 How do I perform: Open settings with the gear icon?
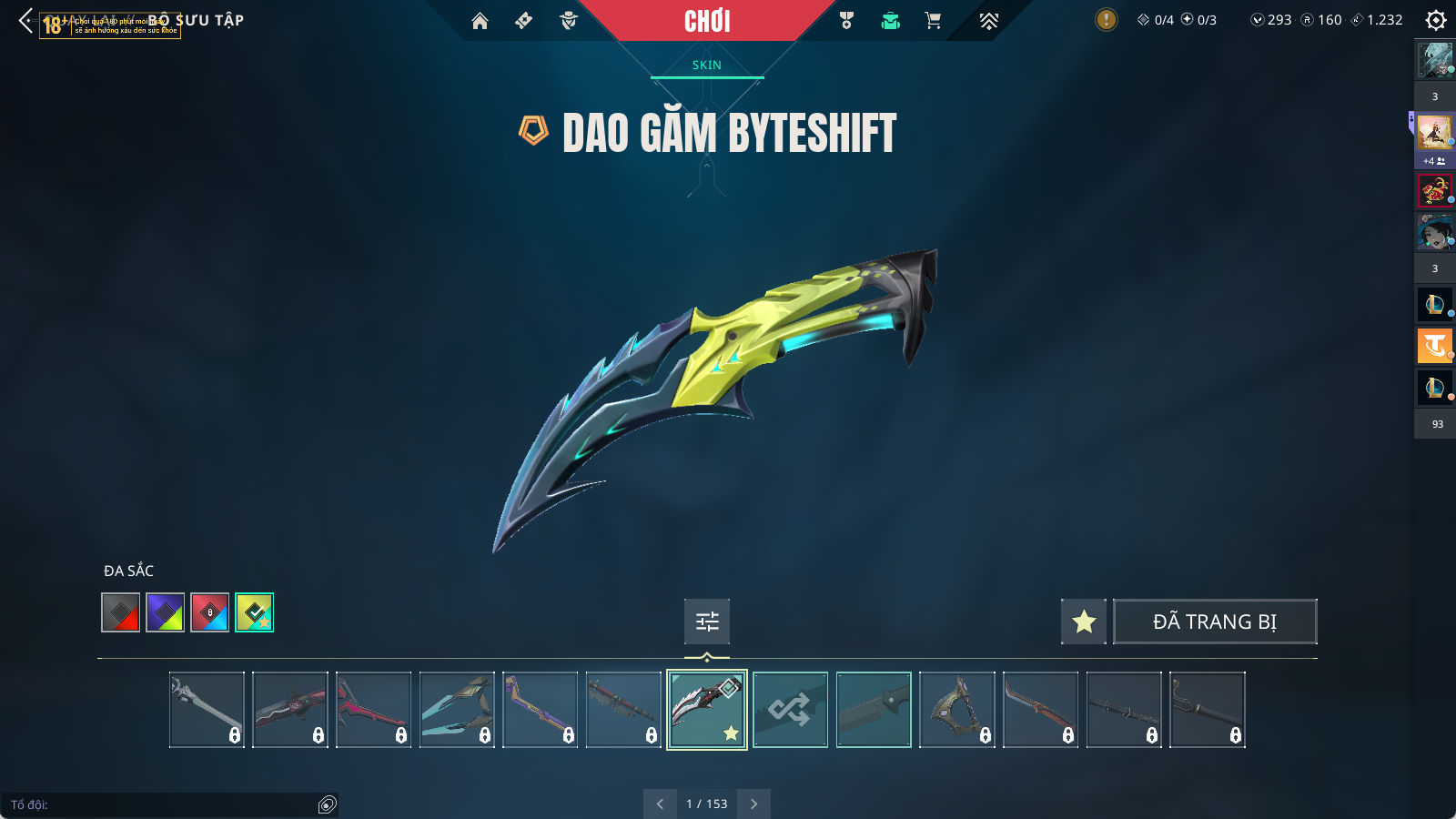pos(1436,20)
